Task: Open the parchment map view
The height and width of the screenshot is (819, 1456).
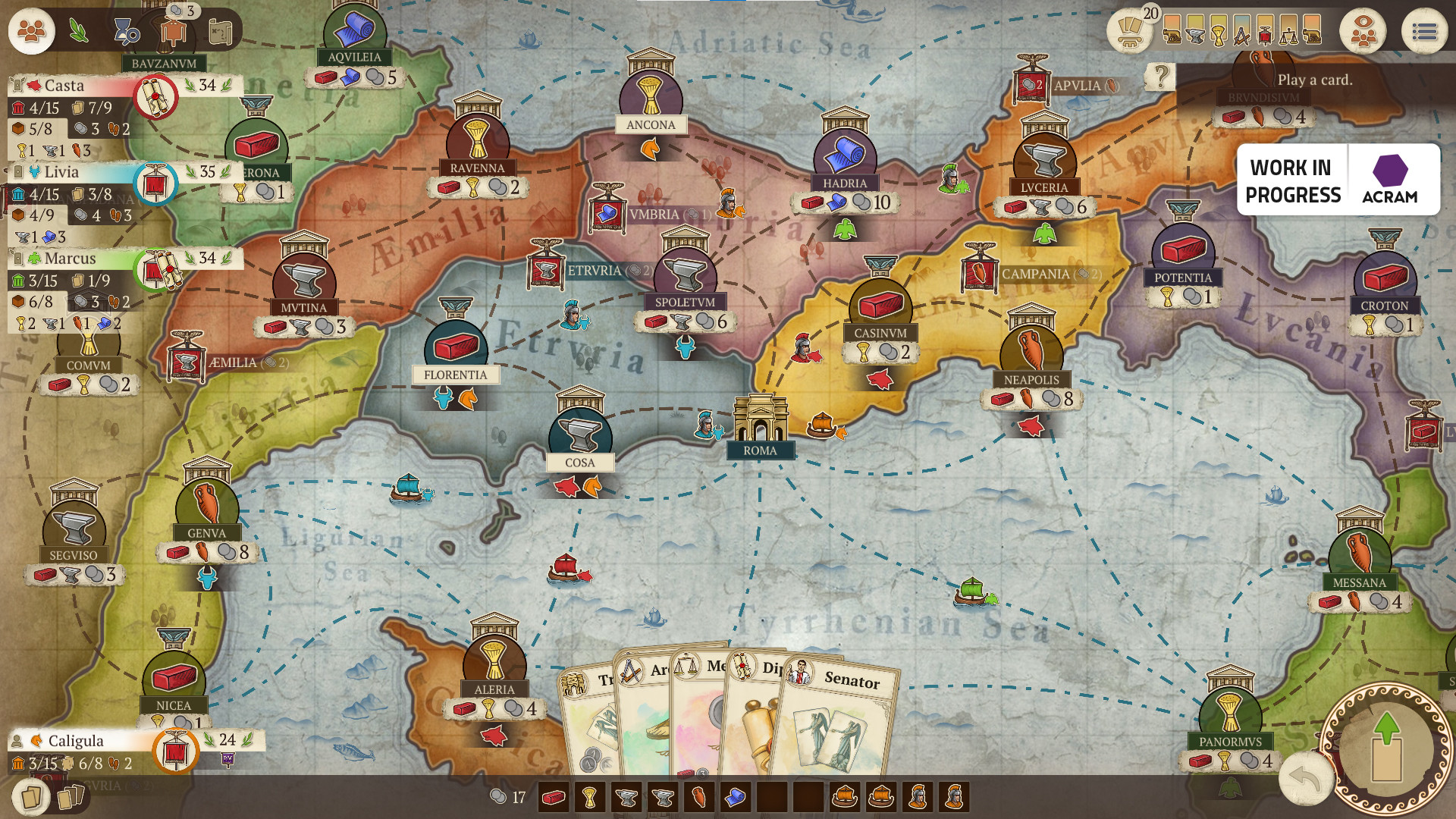Action: 220,31
